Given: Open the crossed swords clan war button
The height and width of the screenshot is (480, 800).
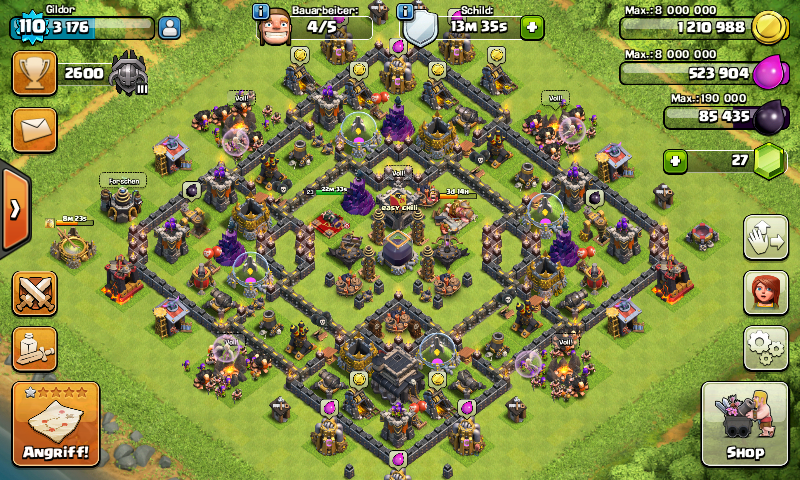Looking at the screenshot, I should pos(34,293).
